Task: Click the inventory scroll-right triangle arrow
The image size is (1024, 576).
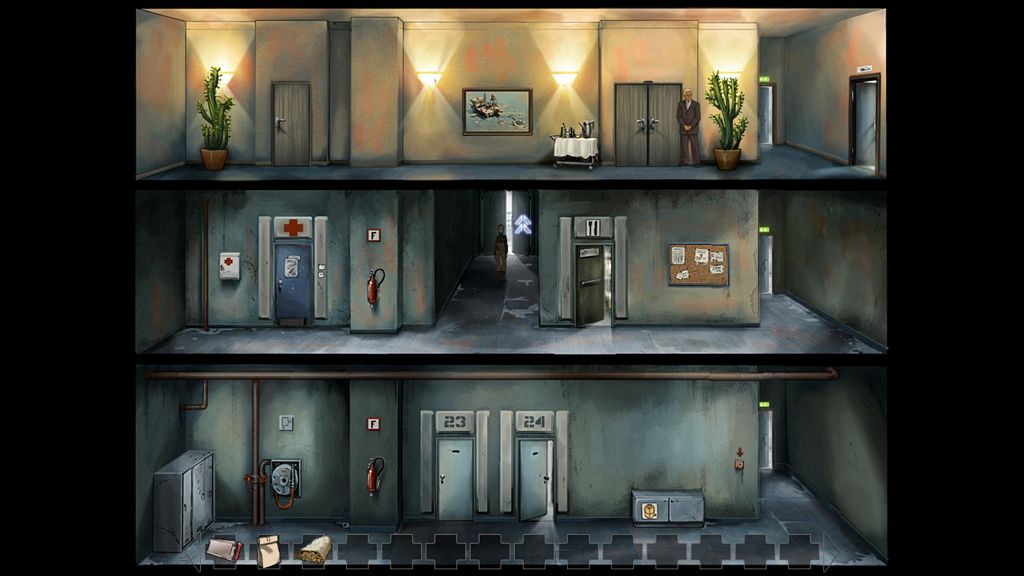Action: pos(829,551)
